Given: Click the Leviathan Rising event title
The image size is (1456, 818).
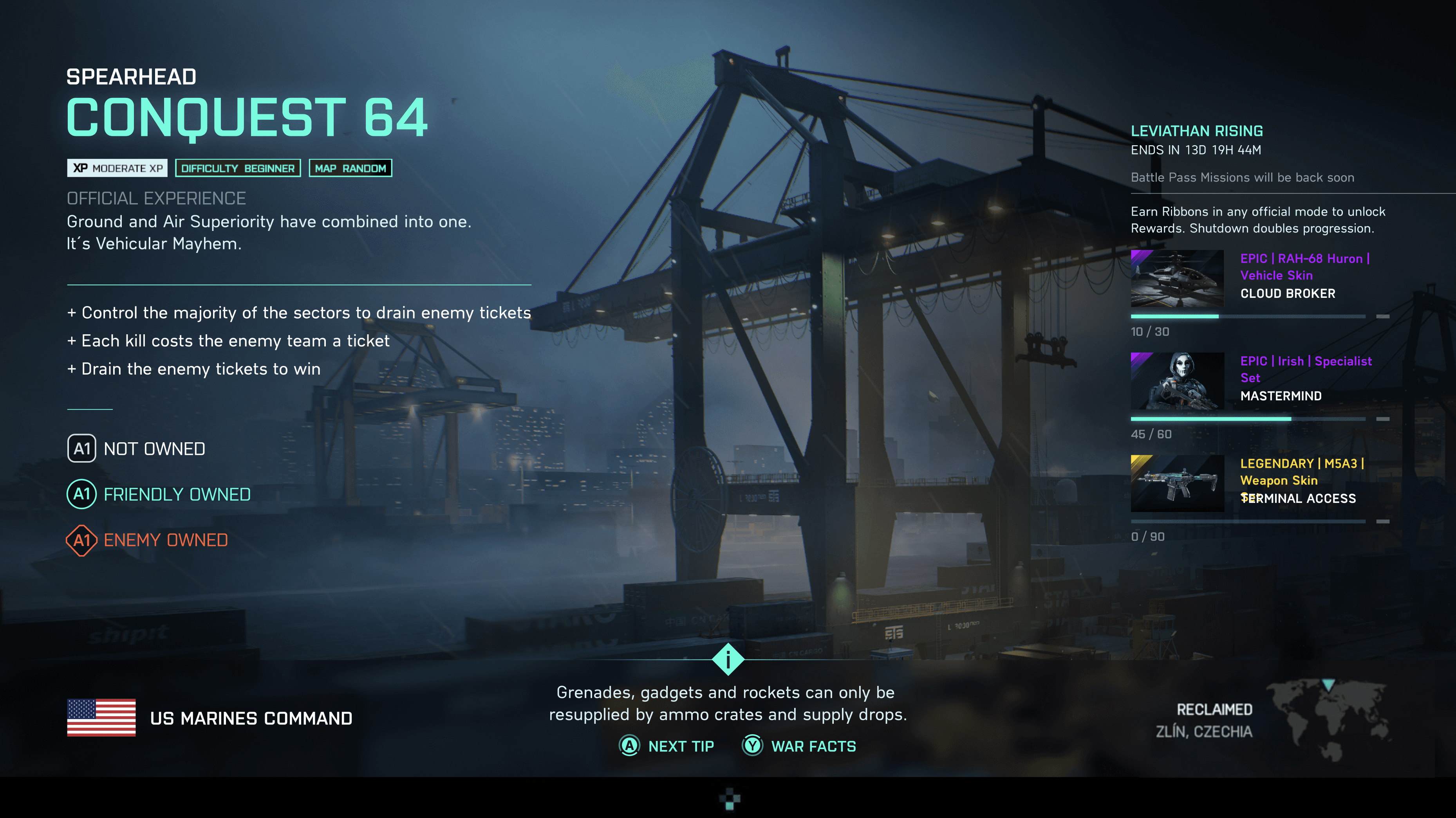Looking at the screenshot, I should pyautogui.click(x=1197, y=131).
